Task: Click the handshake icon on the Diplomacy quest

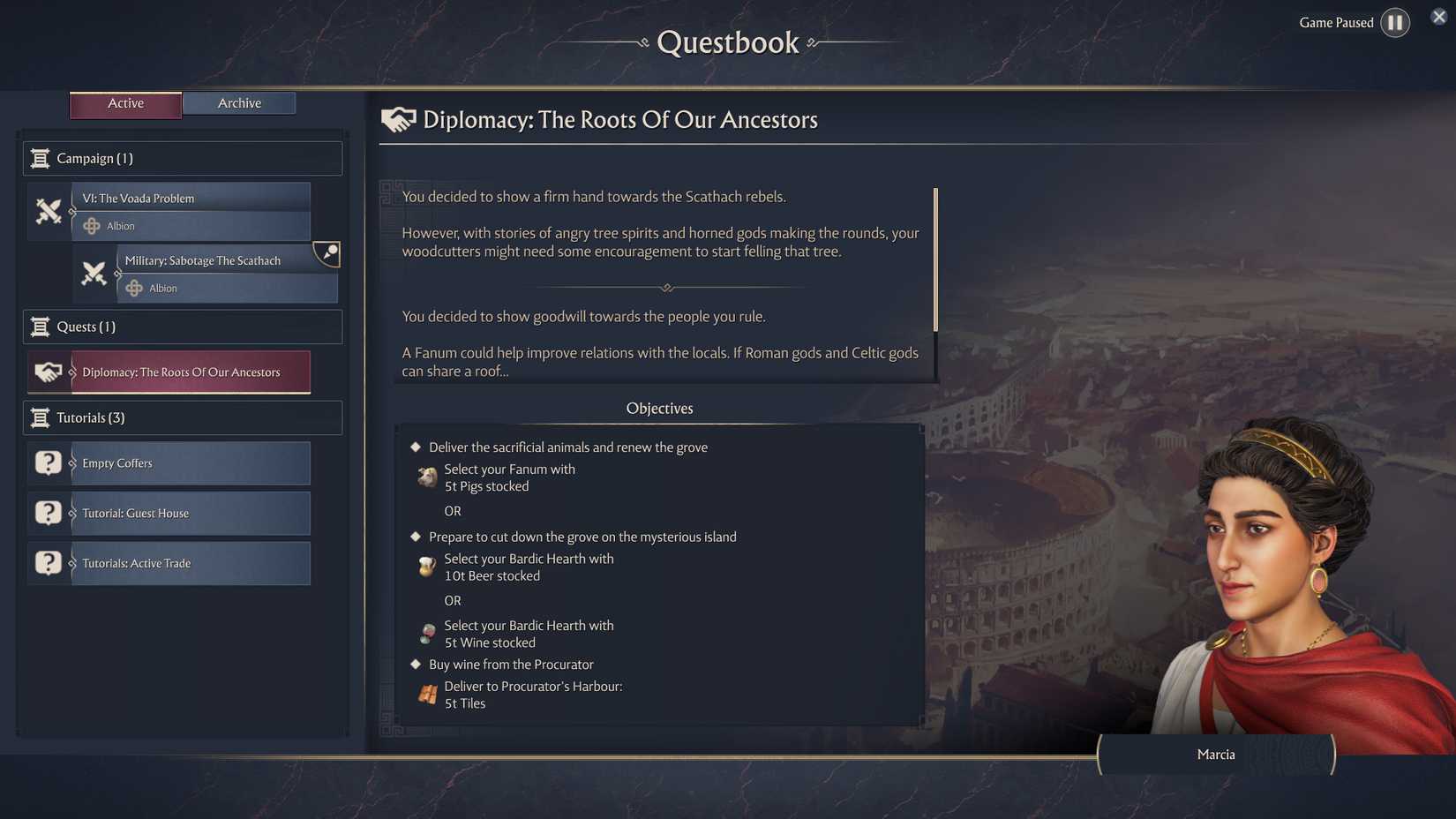Action: pos(49,372)
